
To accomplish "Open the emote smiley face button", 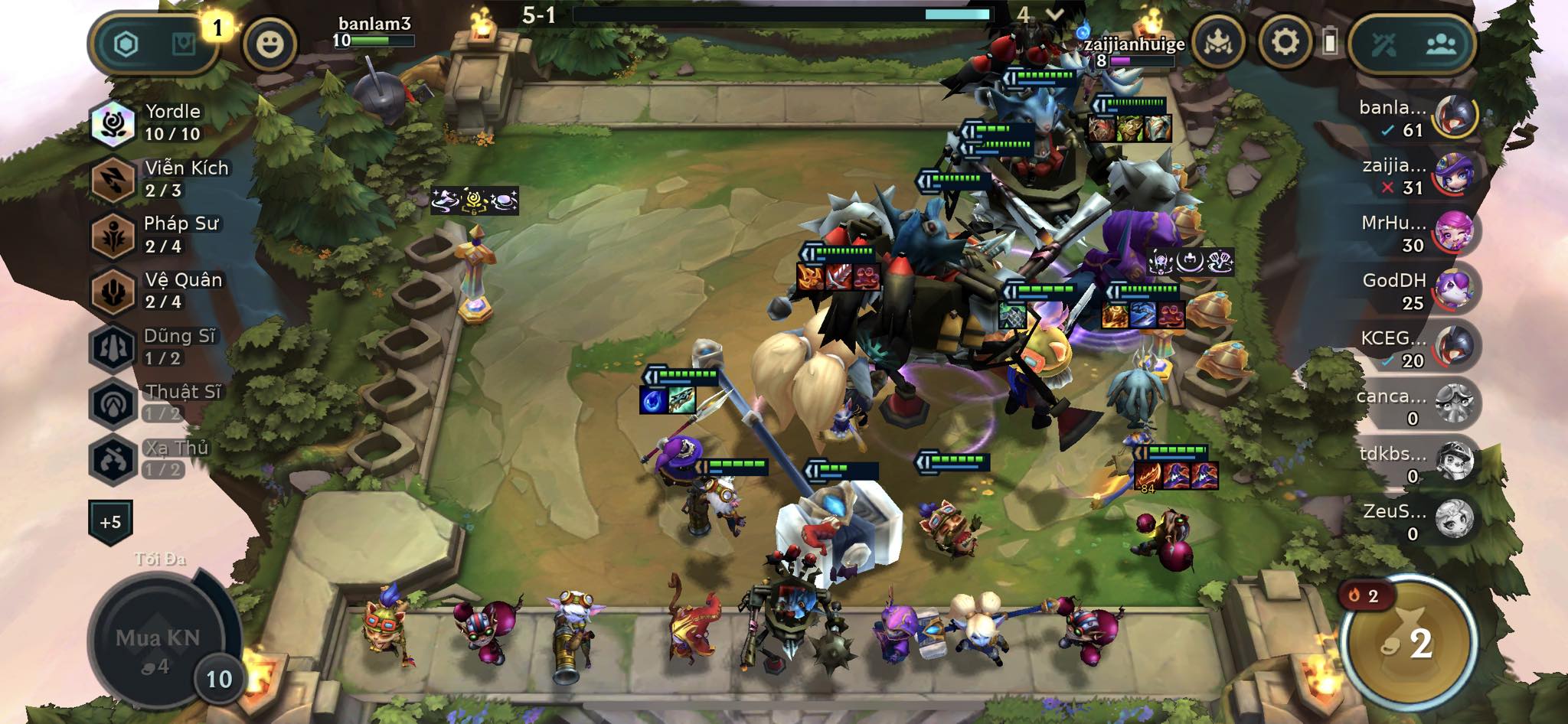I will [269, 44].
